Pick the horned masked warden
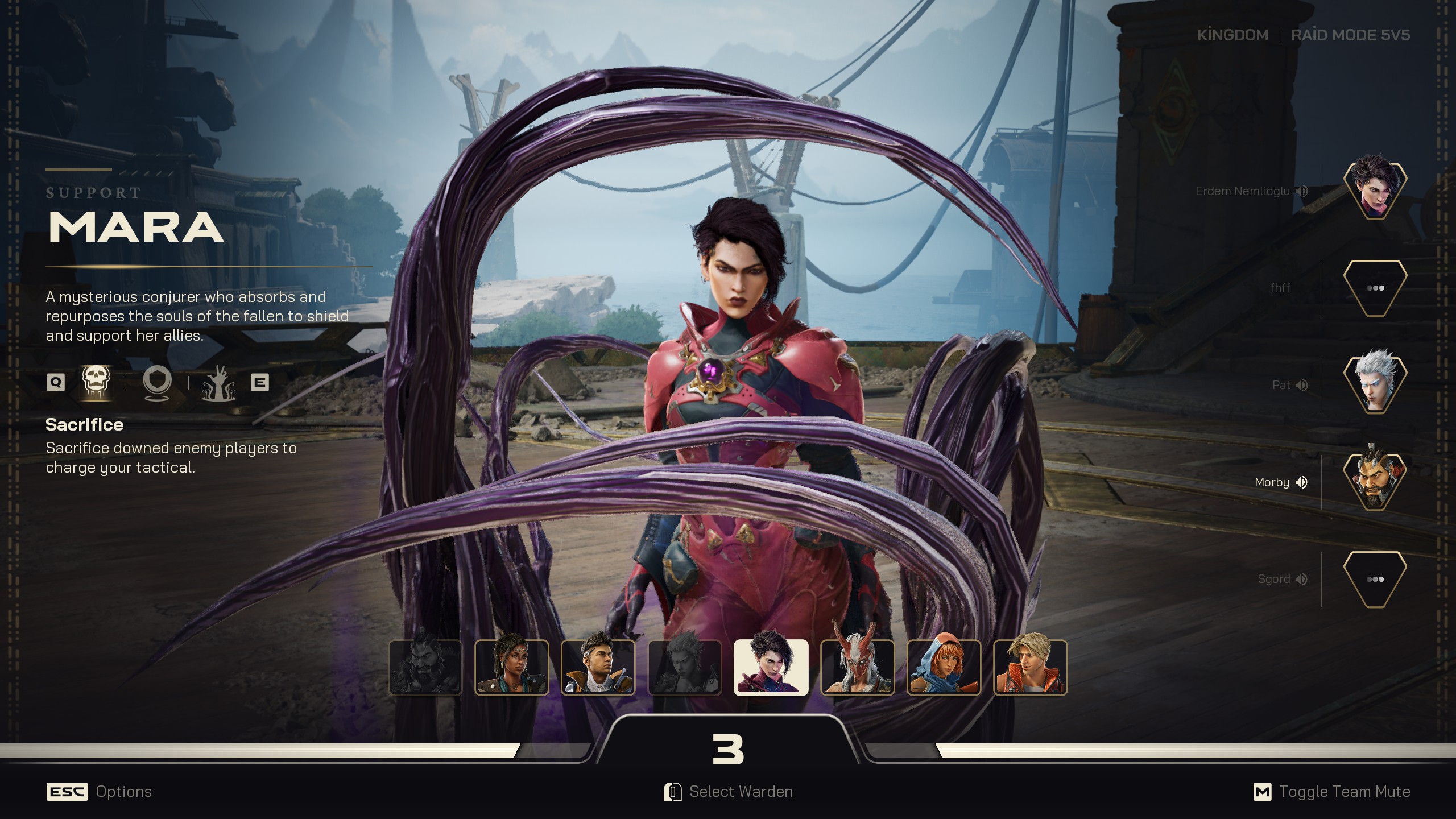The width and height of the screenshot is (1456, 819). 858,667
